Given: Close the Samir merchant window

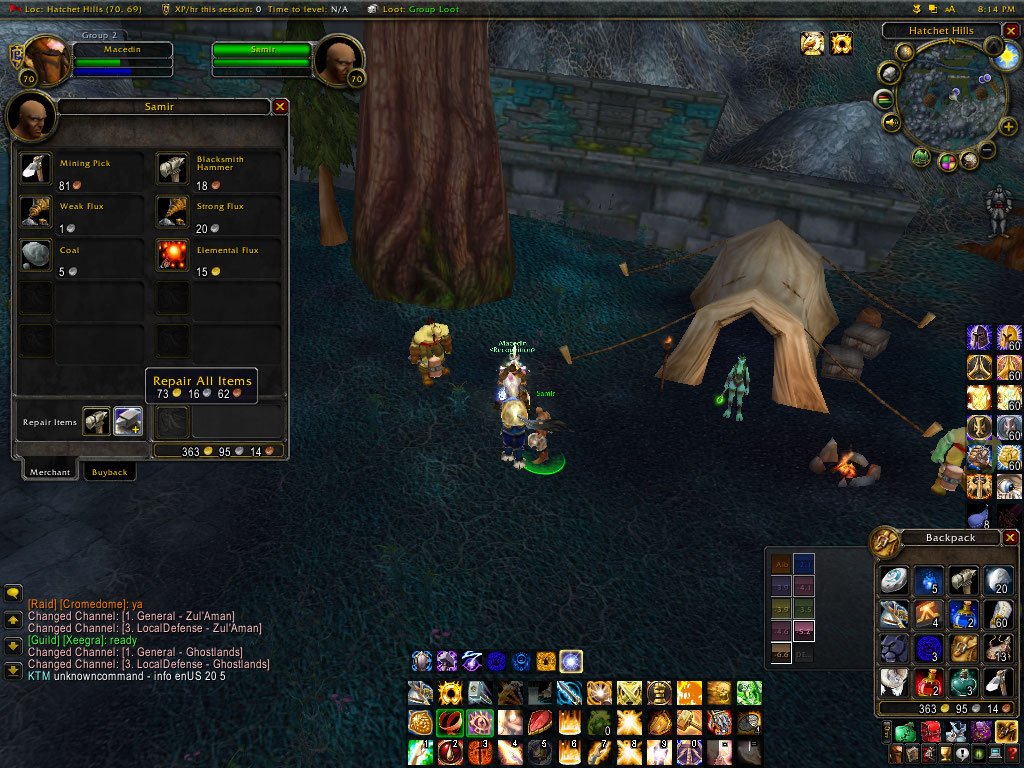Looking at the screenshot, I should point(280,106).
